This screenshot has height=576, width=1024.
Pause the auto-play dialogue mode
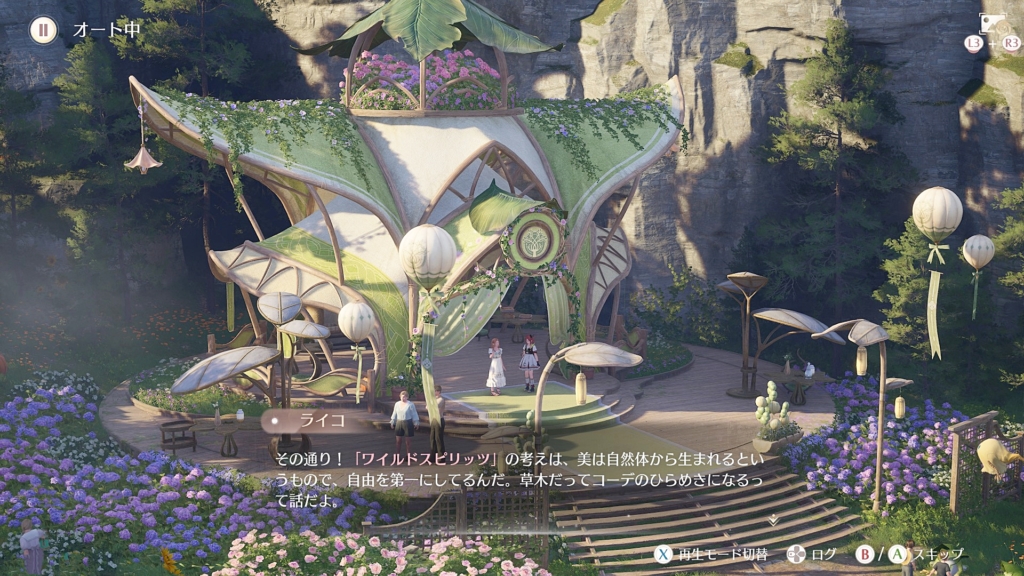click(43, 29)
